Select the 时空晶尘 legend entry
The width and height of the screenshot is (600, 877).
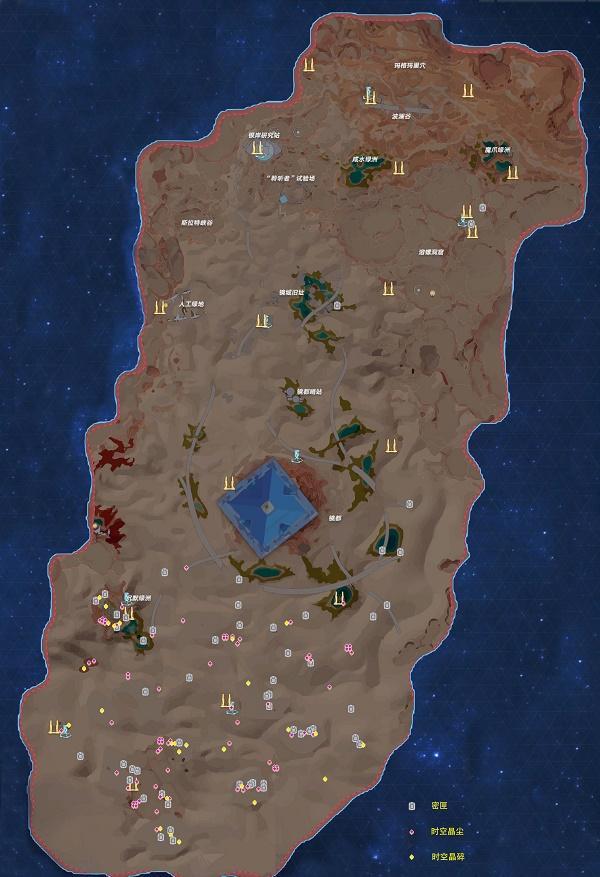(446, 831)
